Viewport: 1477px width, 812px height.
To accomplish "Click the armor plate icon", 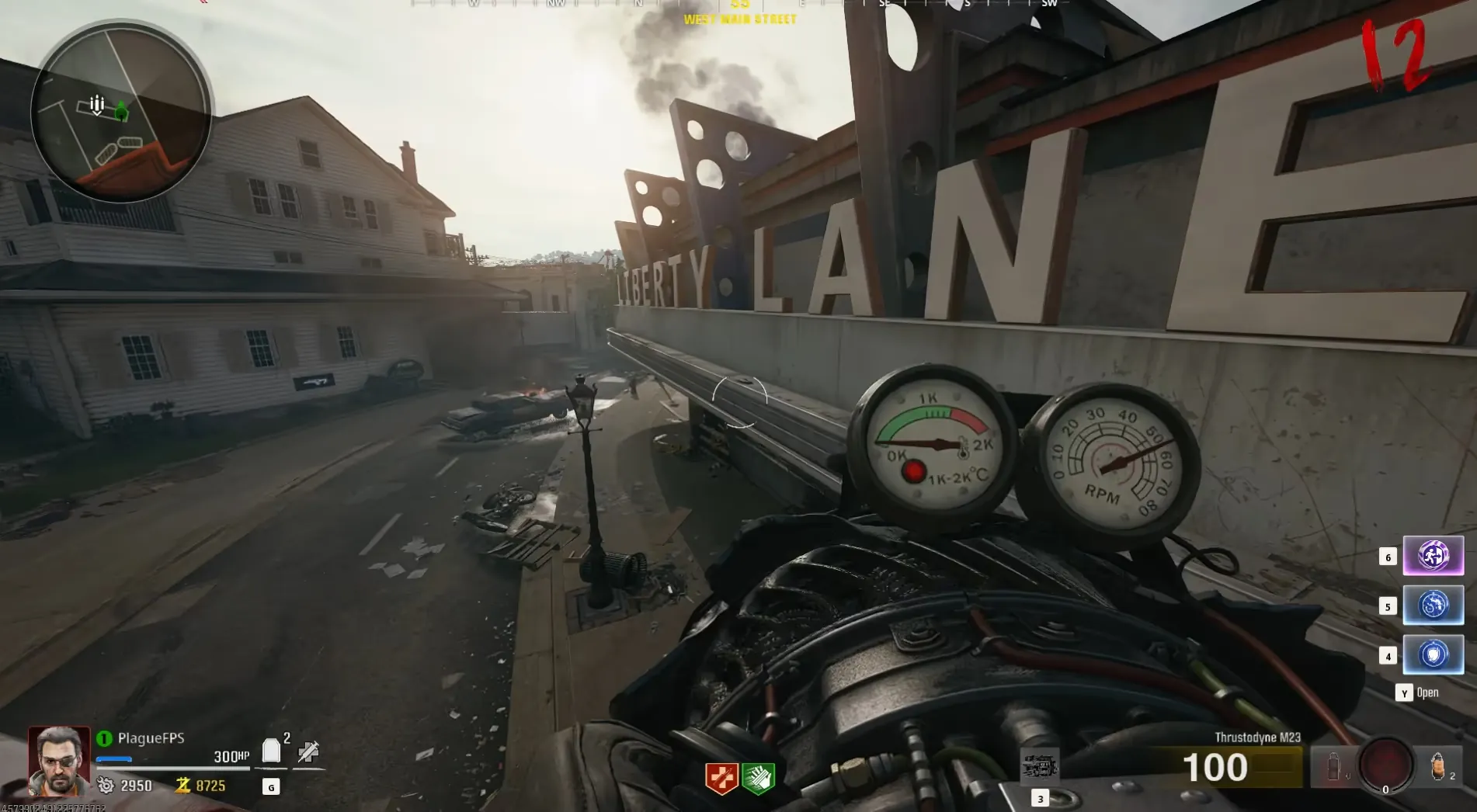I will click(271, 751).
